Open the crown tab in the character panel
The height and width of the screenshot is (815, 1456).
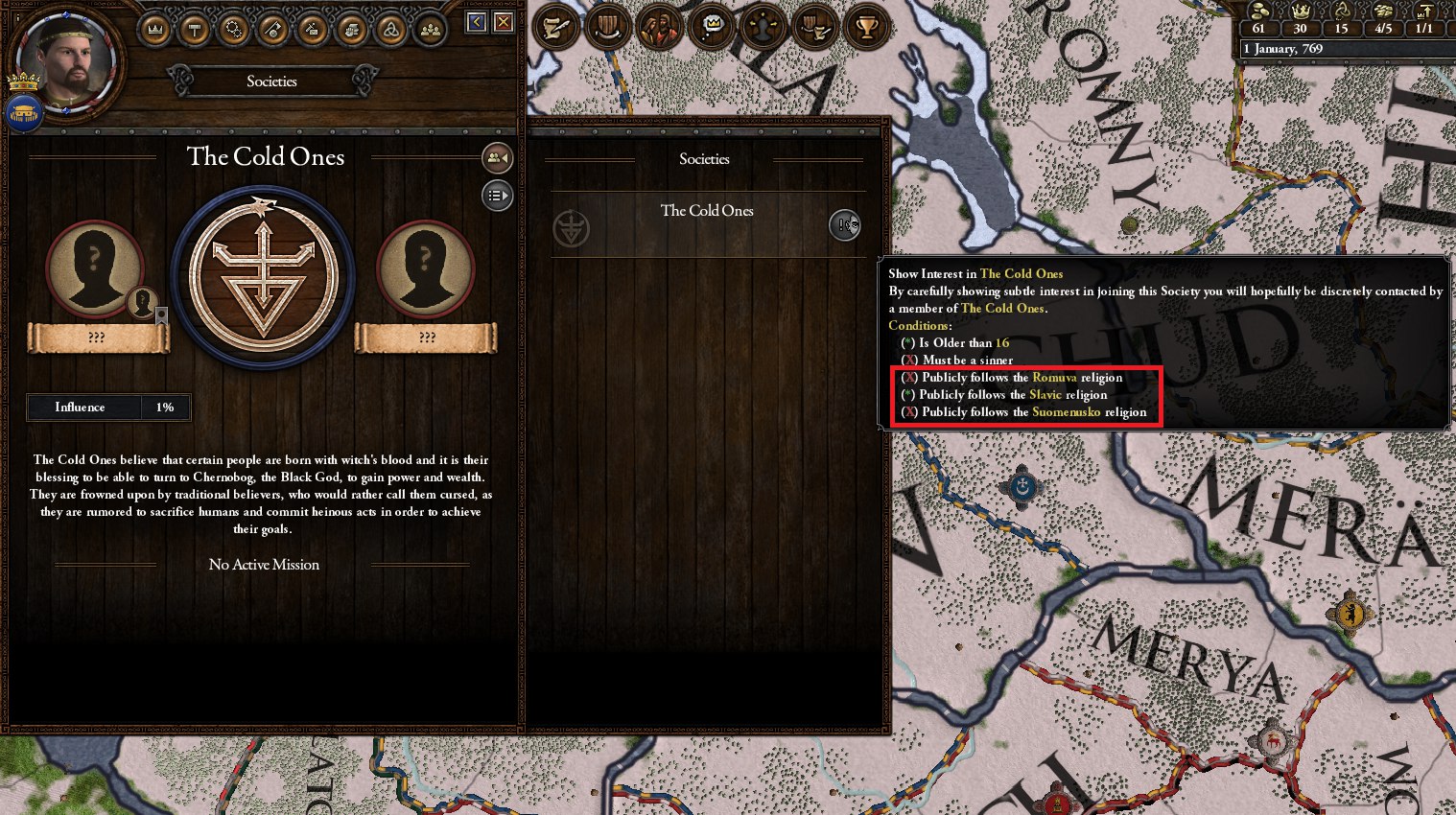coord(155,31)
